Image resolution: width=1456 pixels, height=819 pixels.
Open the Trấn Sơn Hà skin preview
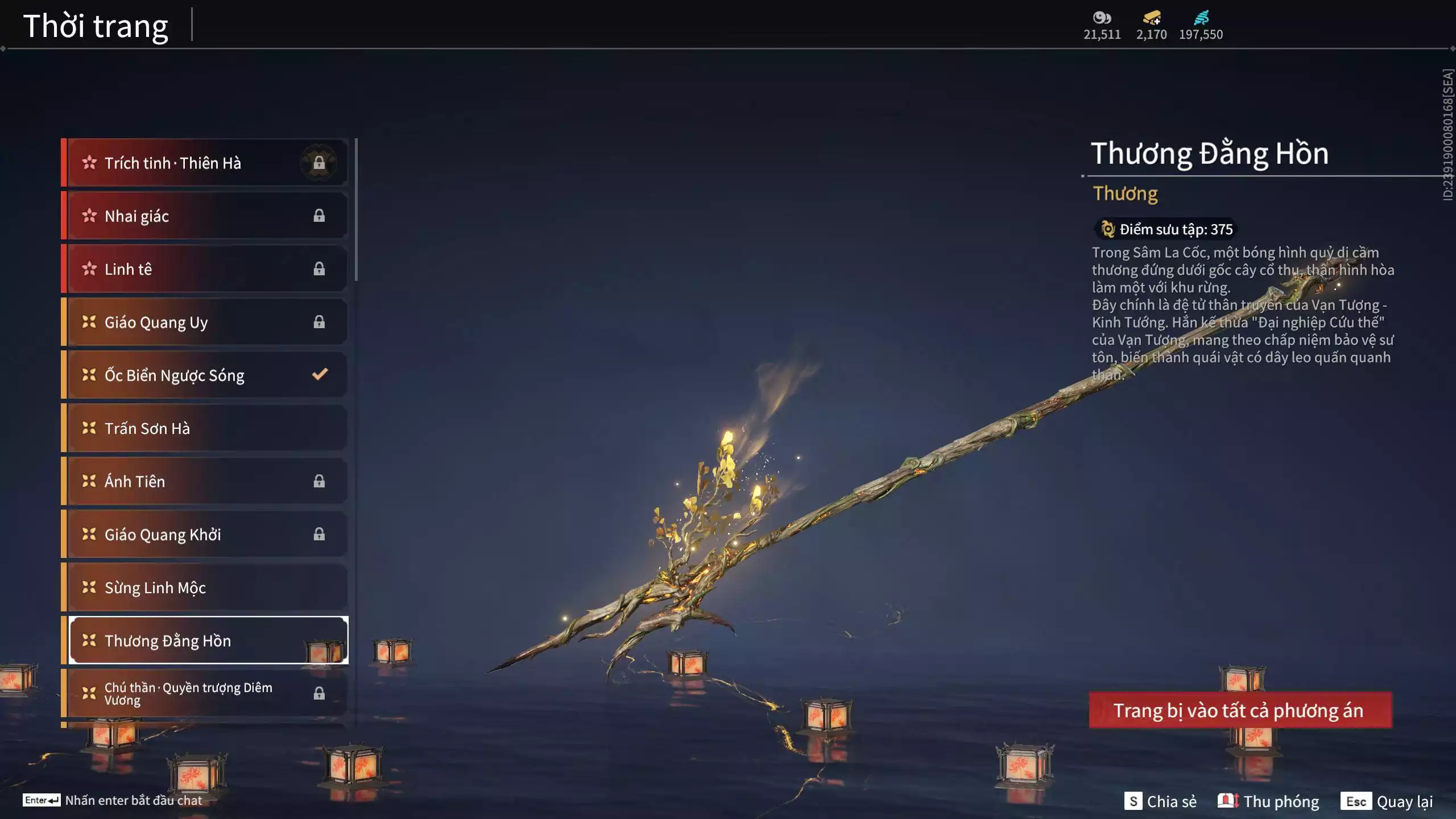[x=205, y=428]
